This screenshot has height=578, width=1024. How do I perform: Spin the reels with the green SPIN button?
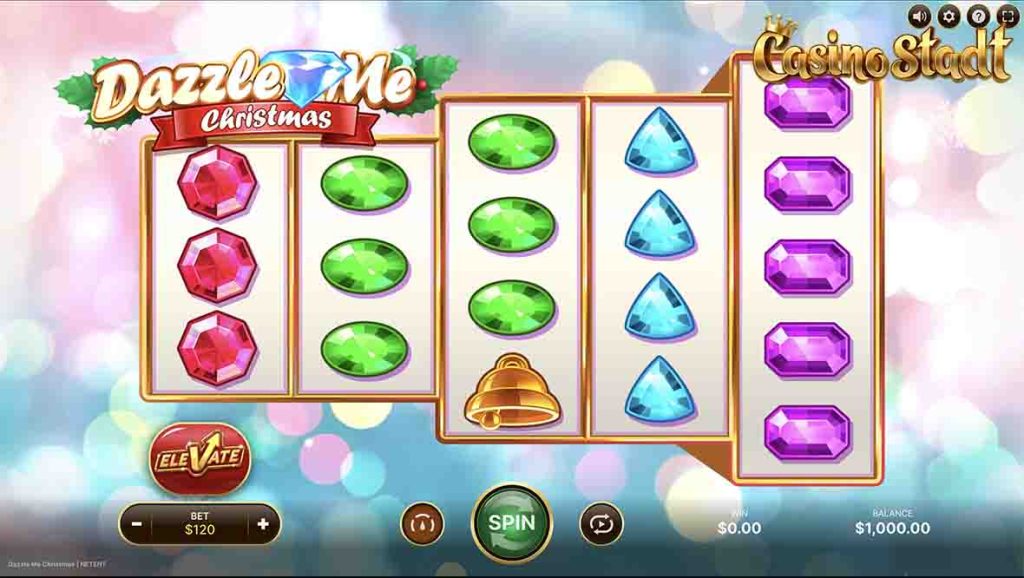[x=512, y=522]
